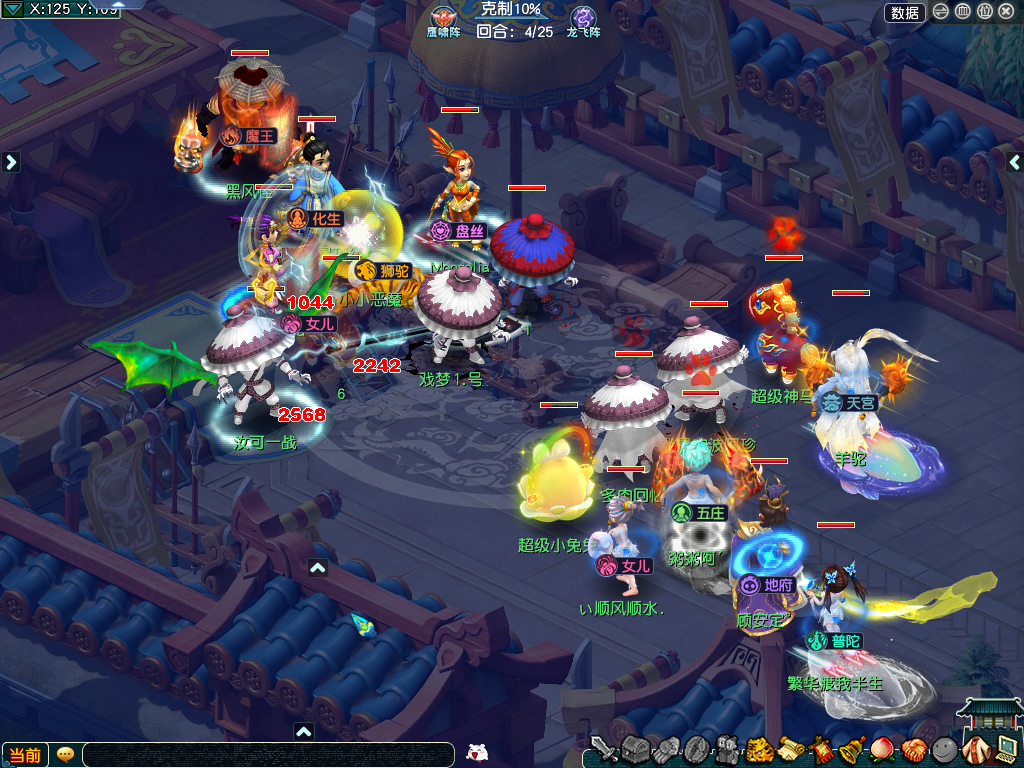
Task: Select the 当前 chat channel button
Action: tap(25, 755)
